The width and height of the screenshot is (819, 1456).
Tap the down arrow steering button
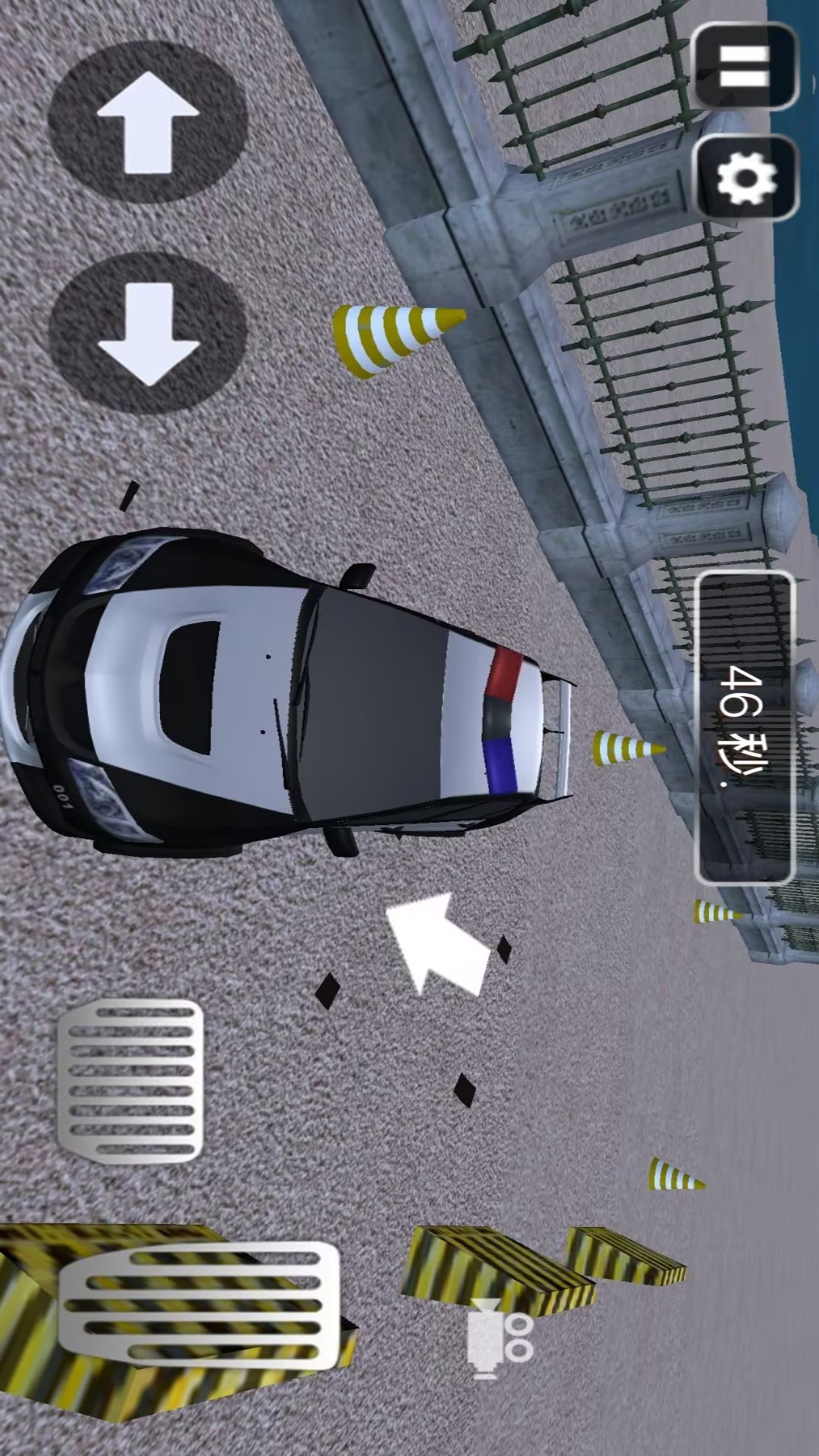[x=148, y=334]
